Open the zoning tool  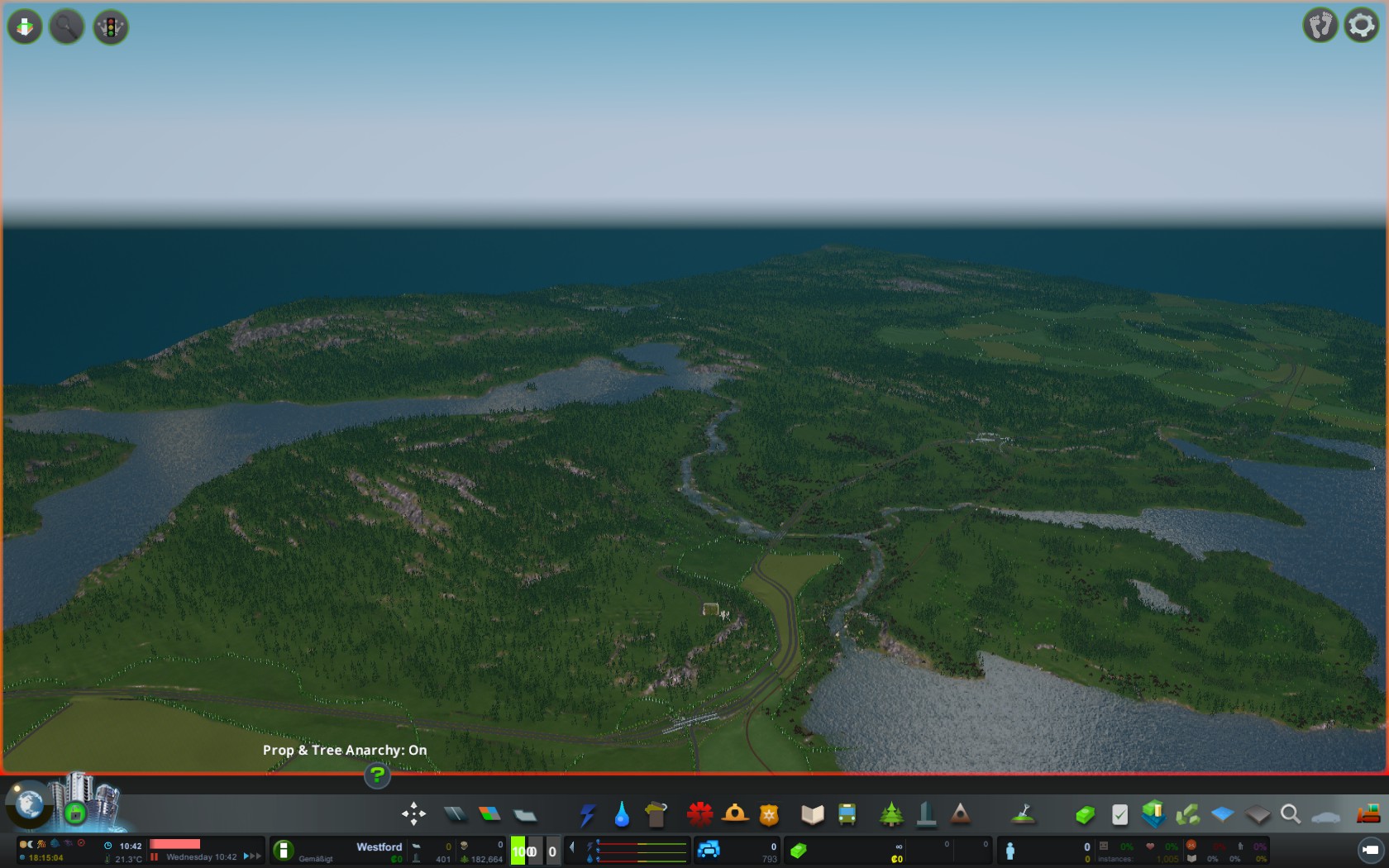pyautogui.click(x=489, y=815)
